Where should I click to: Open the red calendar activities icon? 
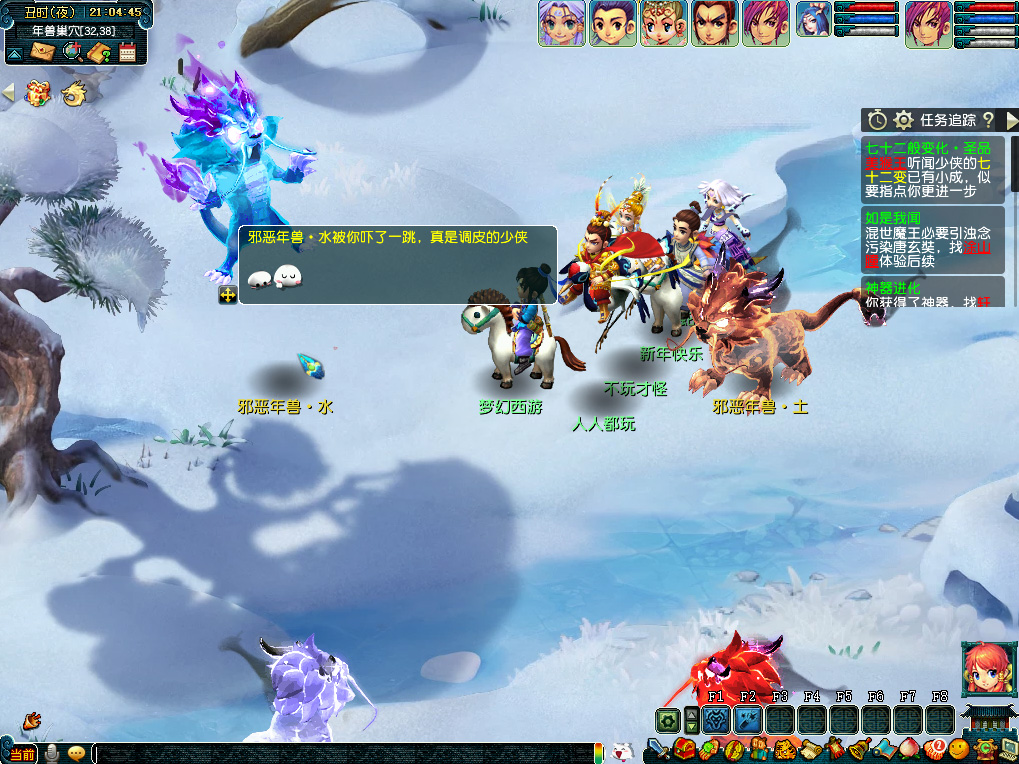point(127,52)
